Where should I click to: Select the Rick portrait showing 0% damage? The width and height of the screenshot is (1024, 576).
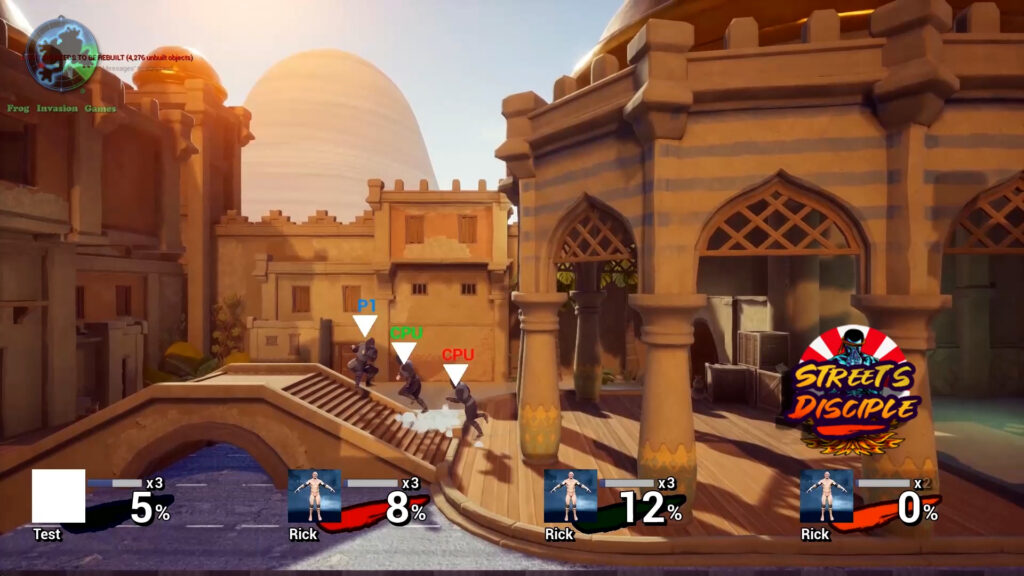pyautogui.click(x=826, y=496)
